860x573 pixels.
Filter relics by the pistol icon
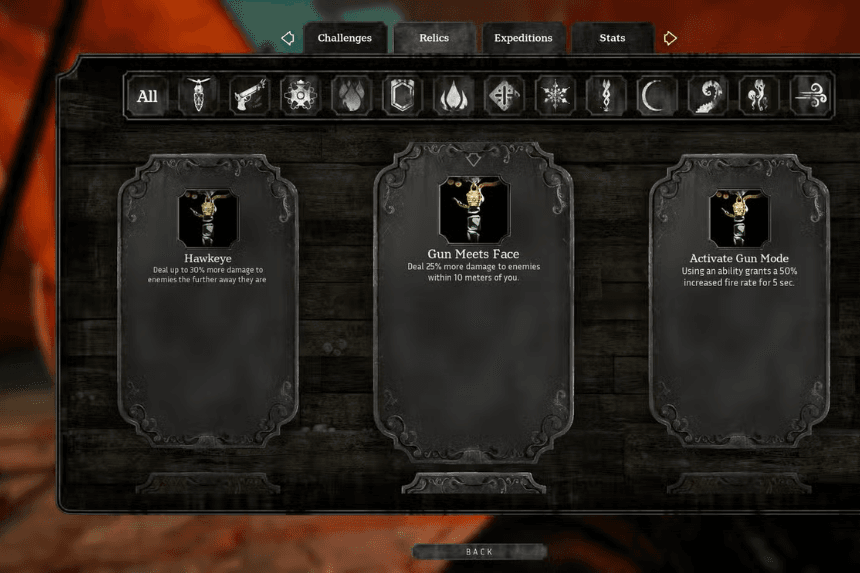click(249, 96)
